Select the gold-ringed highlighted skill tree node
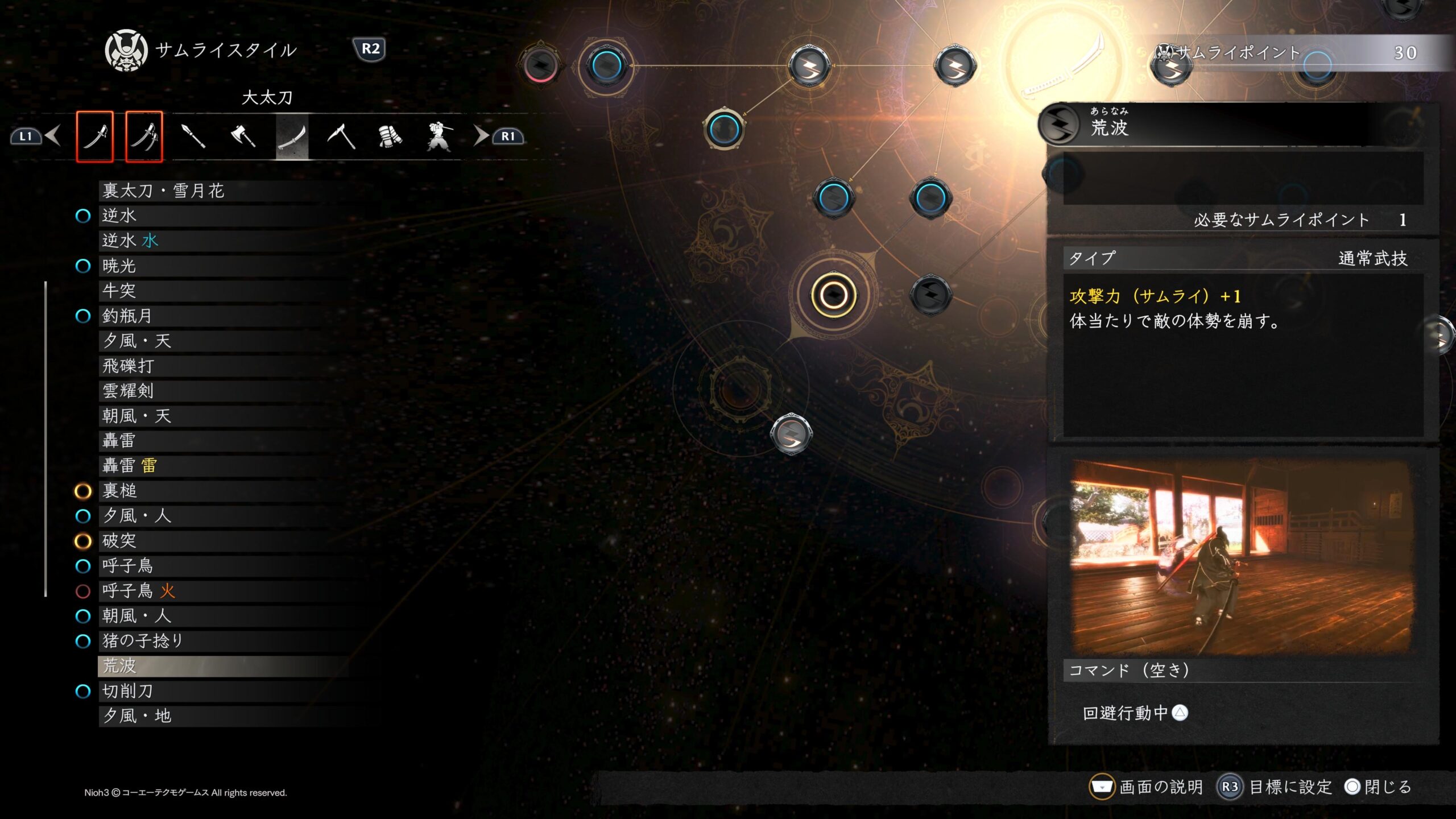This screenshot has height=819, width=1456. 834,295
